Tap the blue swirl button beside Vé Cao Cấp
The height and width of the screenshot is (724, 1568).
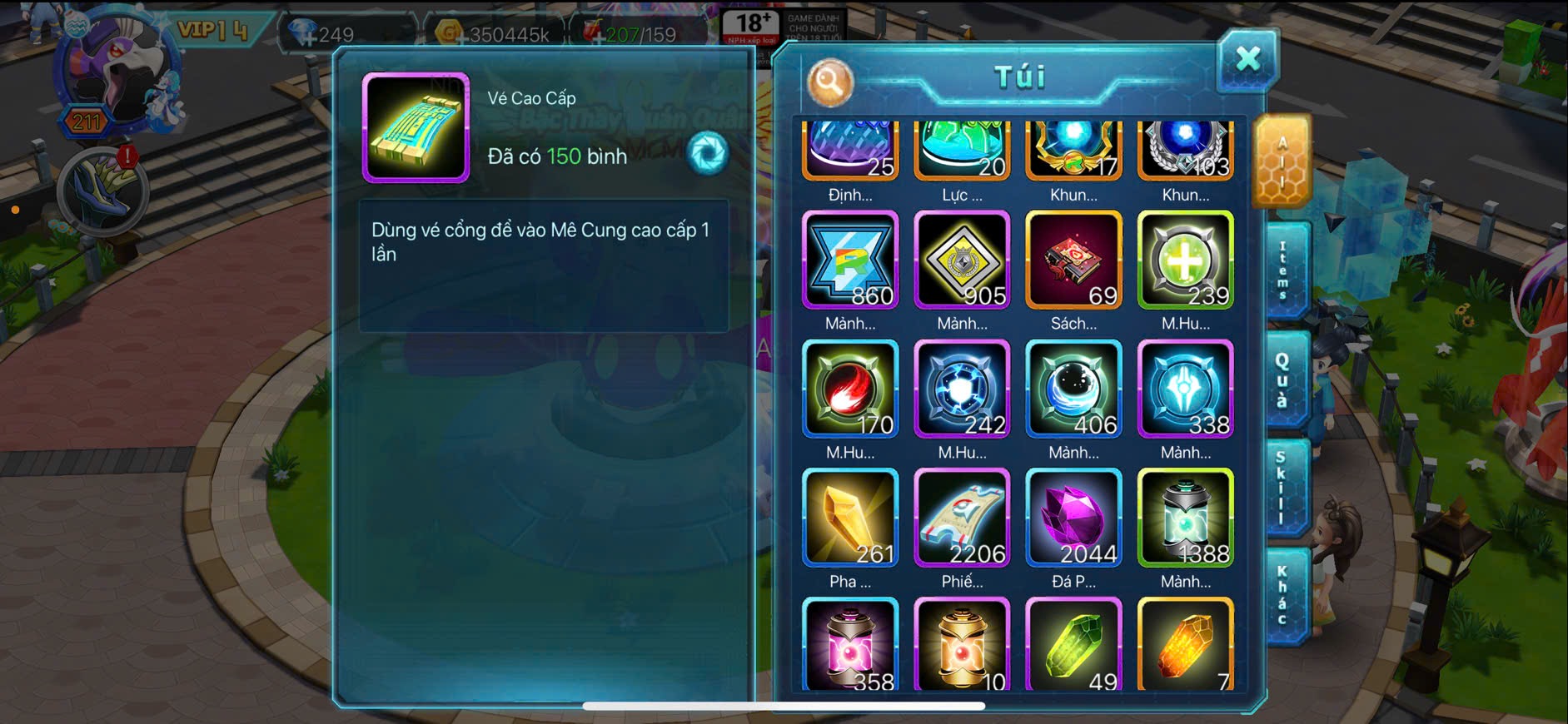708,153
